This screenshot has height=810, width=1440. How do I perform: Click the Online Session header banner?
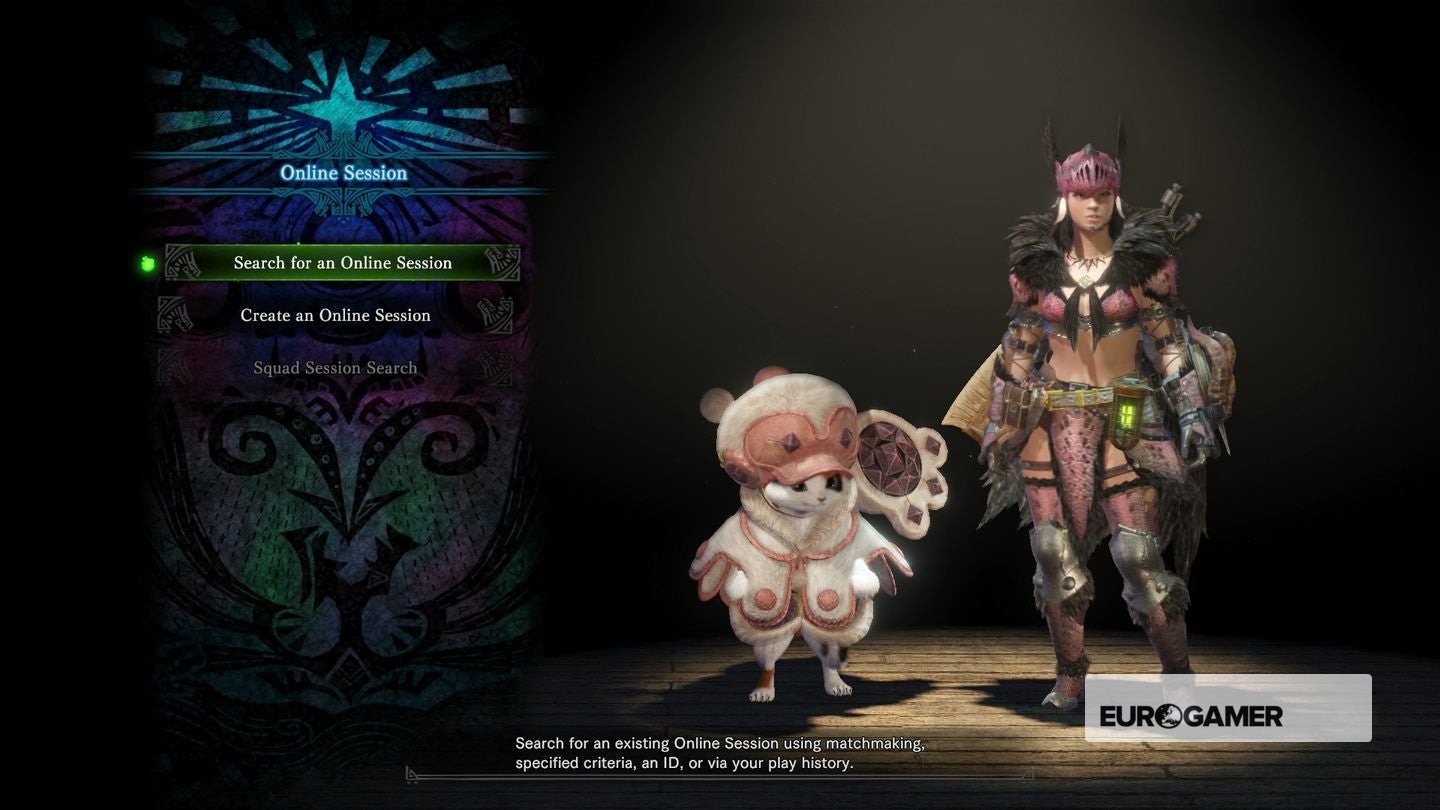tap(344, 172)
